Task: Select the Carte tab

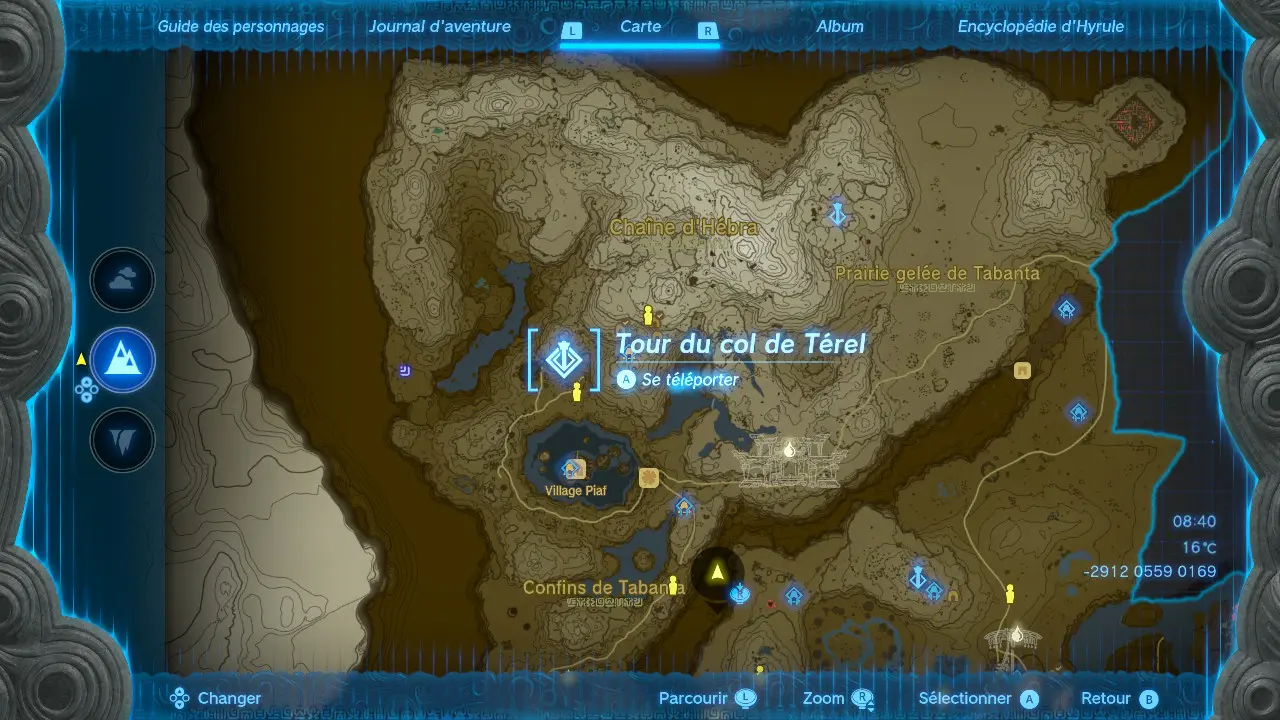Action: (640, 27)
